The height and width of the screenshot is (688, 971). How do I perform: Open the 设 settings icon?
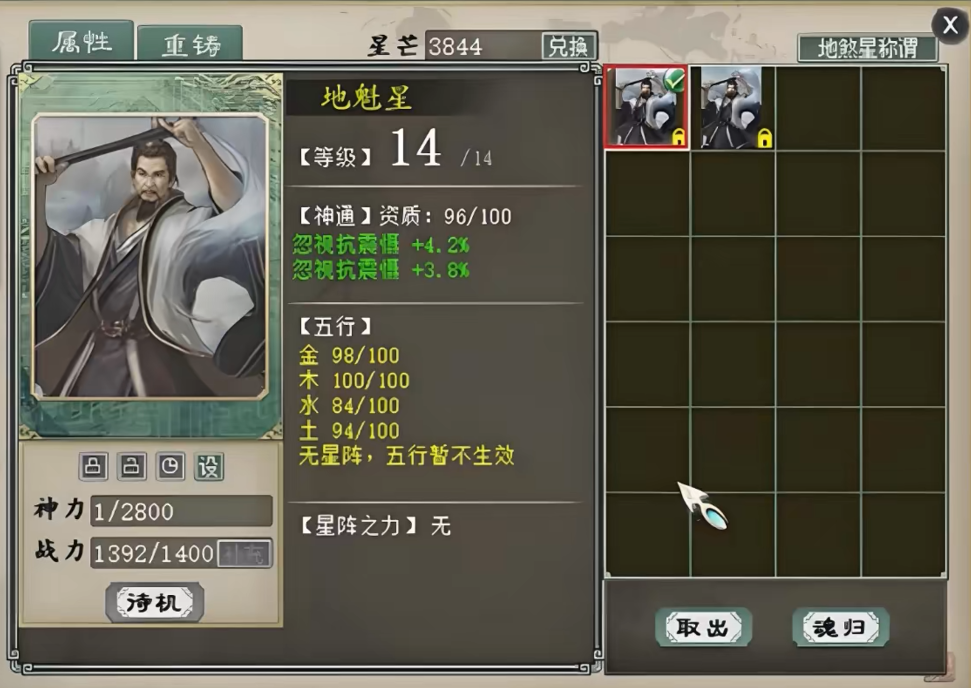208,467
